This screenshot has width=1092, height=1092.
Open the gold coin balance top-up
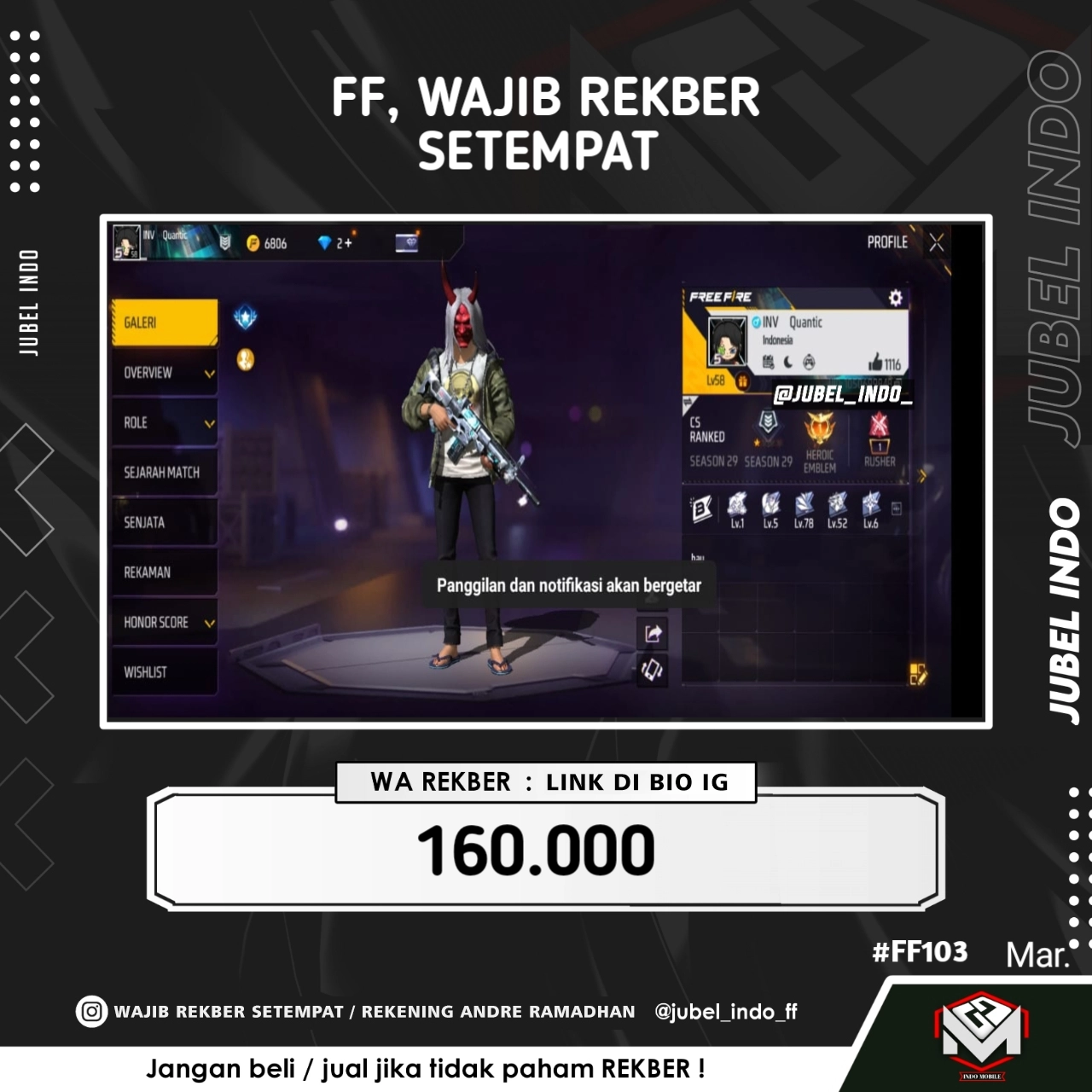(253, 243)
